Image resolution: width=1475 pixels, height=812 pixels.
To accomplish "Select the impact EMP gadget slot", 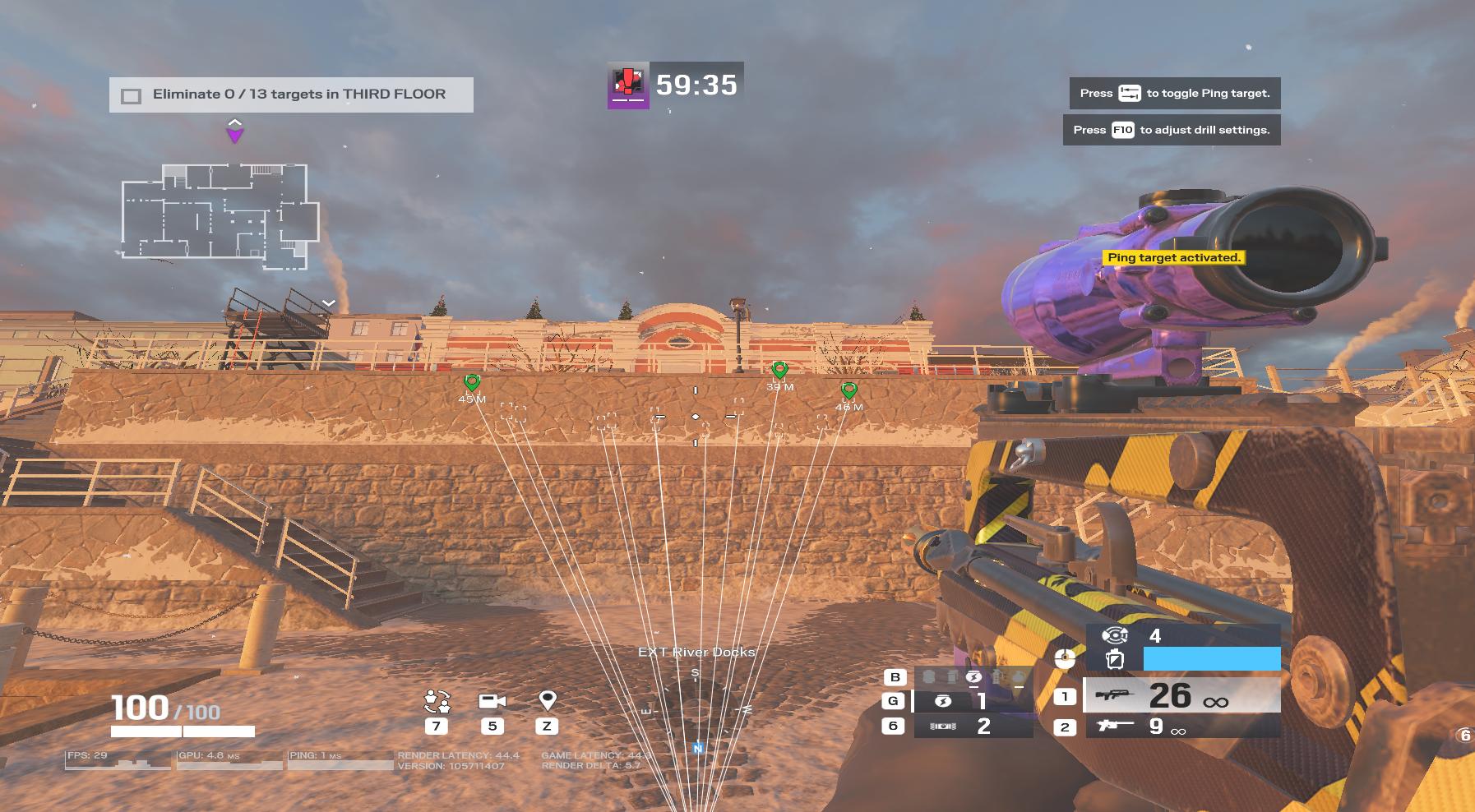I will 973,701.
